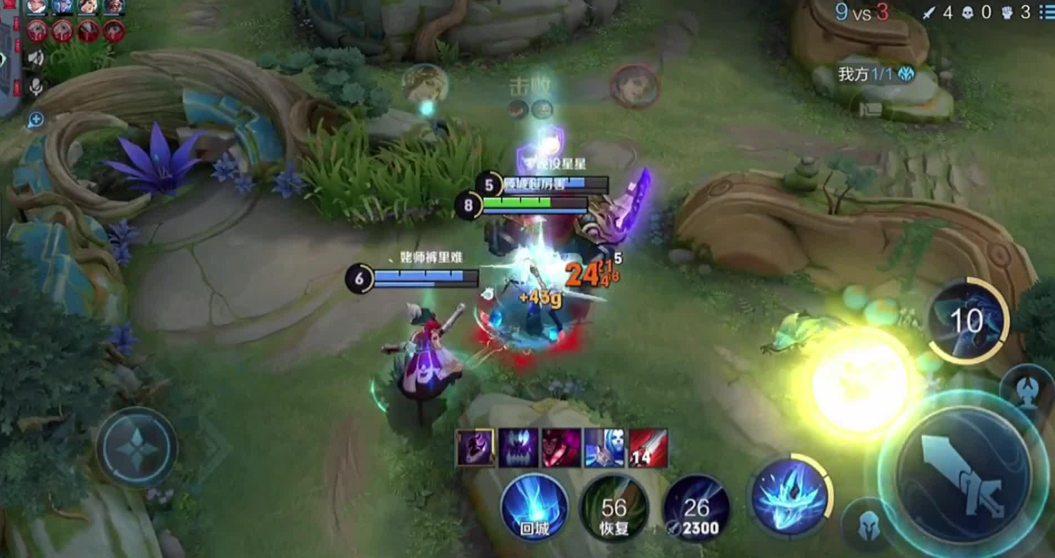Select the spiky dark mask item slot
Viewport: 1055px width, 558px height.
[x=518, y=447]
